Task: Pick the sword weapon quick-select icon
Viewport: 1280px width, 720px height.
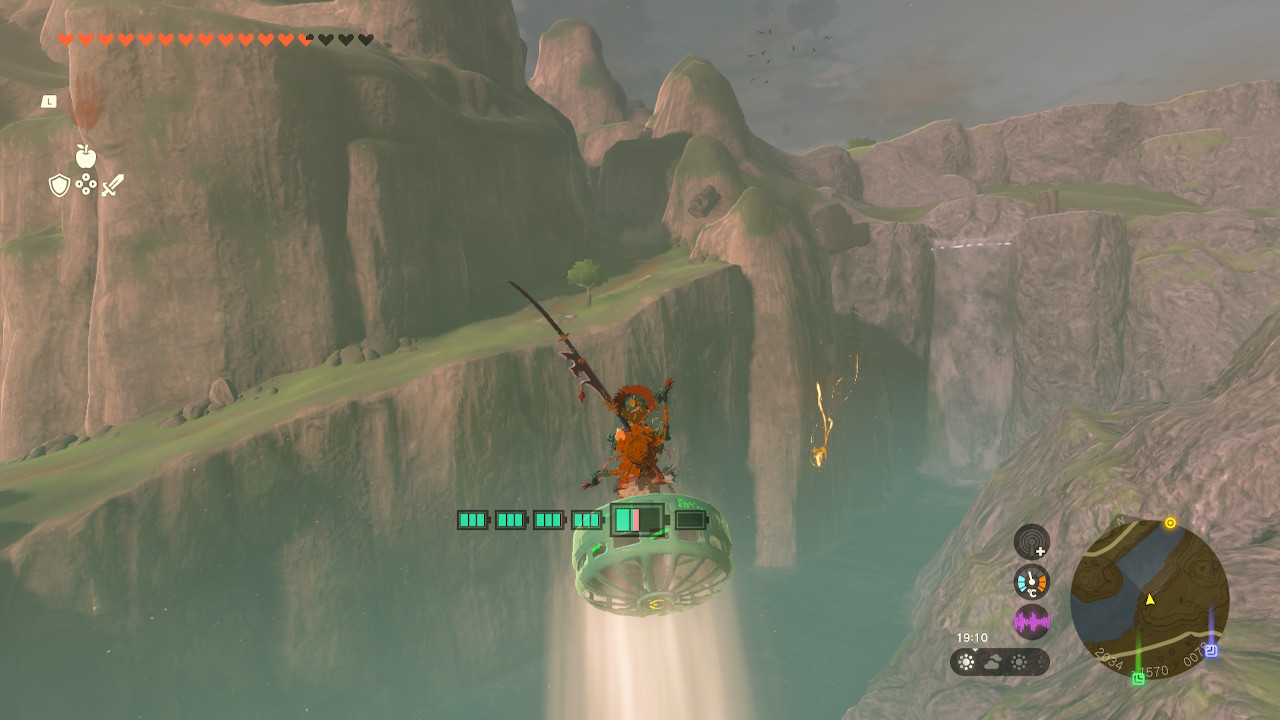Action: pos(112,185)
